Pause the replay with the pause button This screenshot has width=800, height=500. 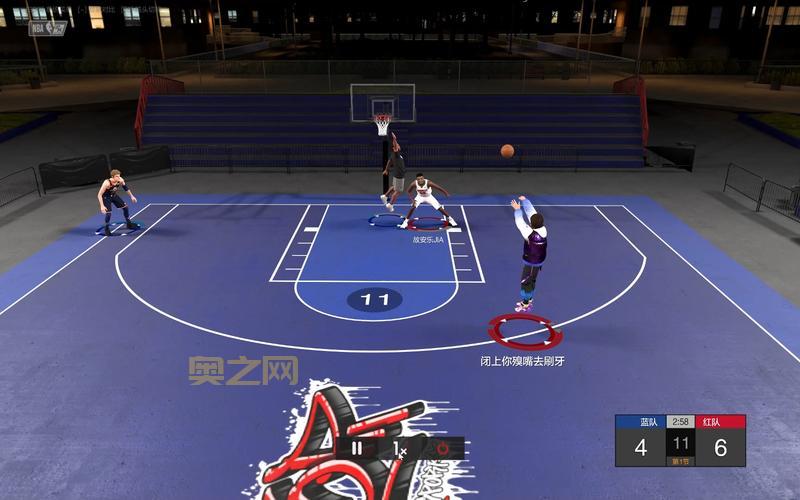point(357,448)
